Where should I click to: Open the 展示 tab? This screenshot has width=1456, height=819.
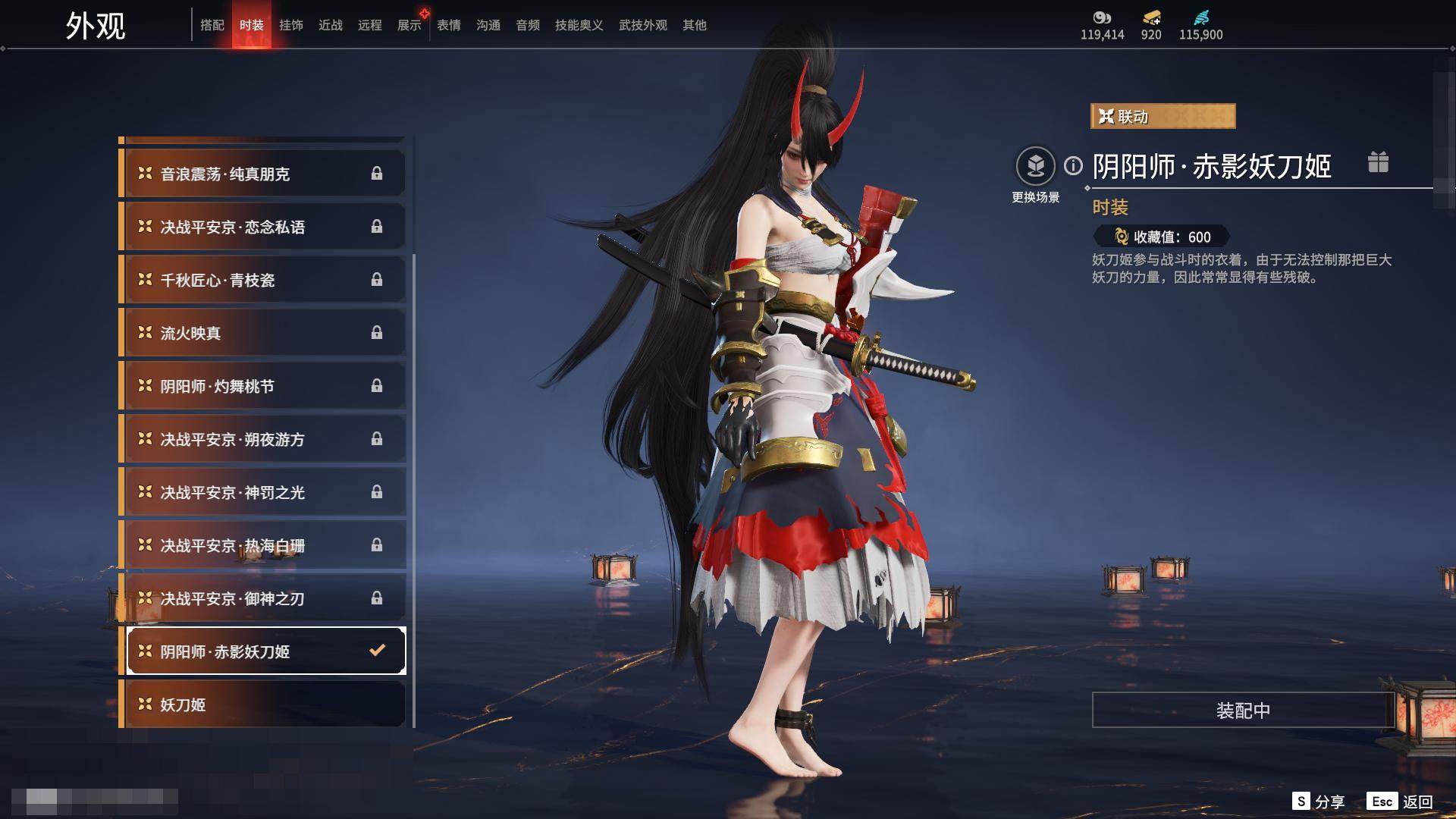click(409, 26)
